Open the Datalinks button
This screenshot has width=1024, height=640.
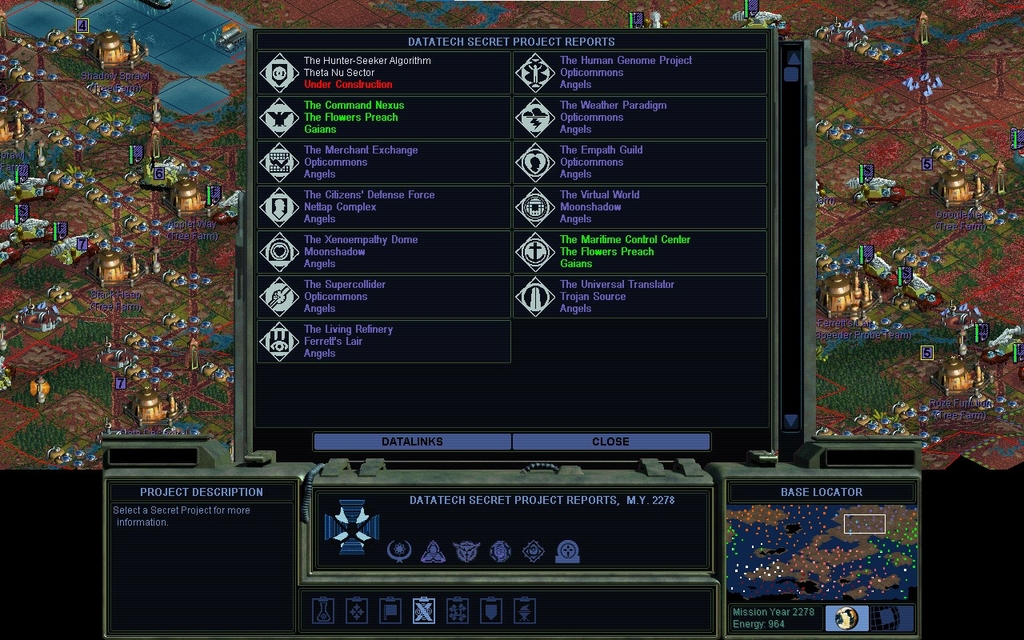pyautogui.click(x=412, y=442)
